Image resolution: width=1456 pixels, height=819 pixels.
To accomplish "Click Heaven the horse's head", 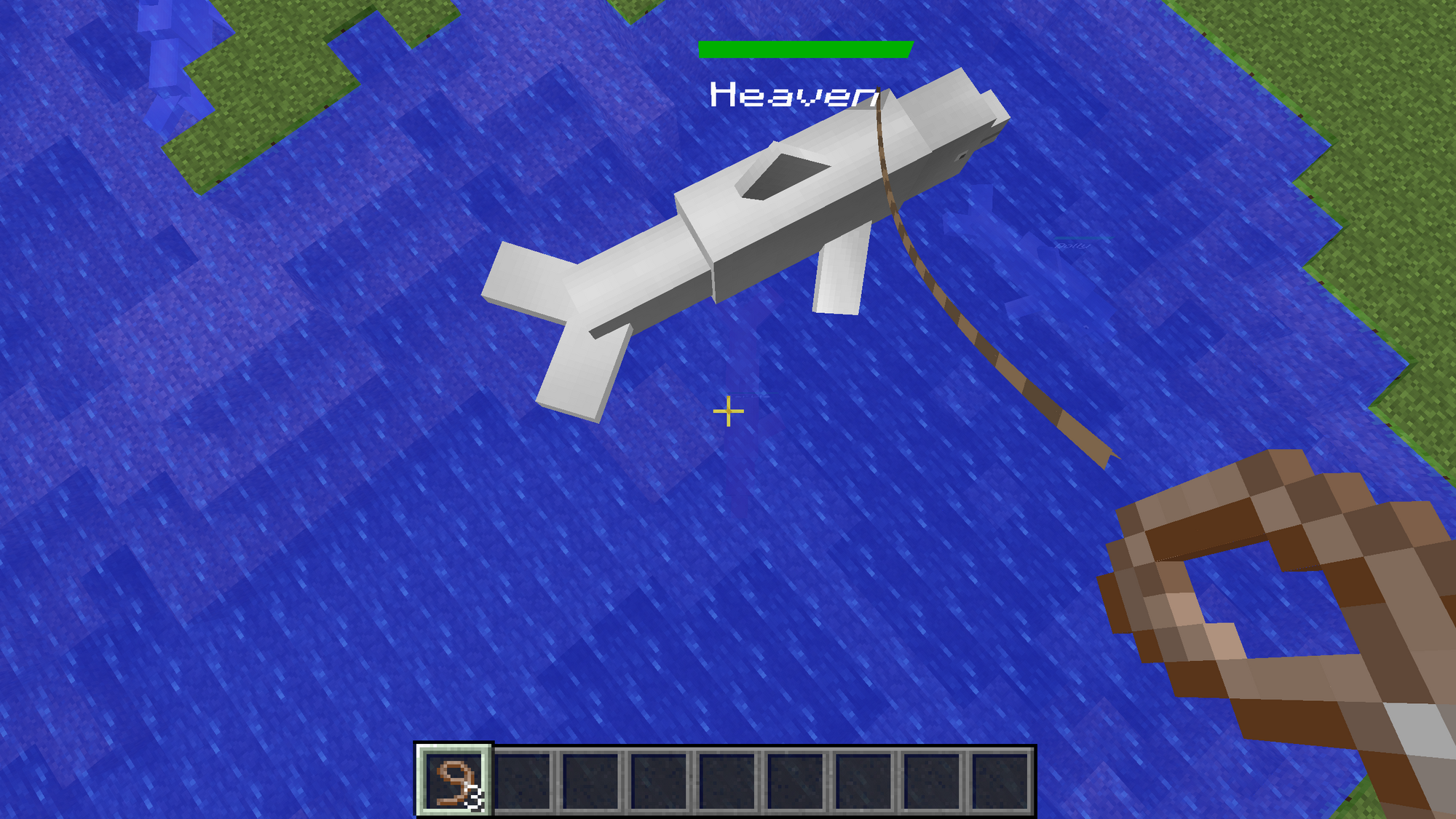I will (954, 131).
